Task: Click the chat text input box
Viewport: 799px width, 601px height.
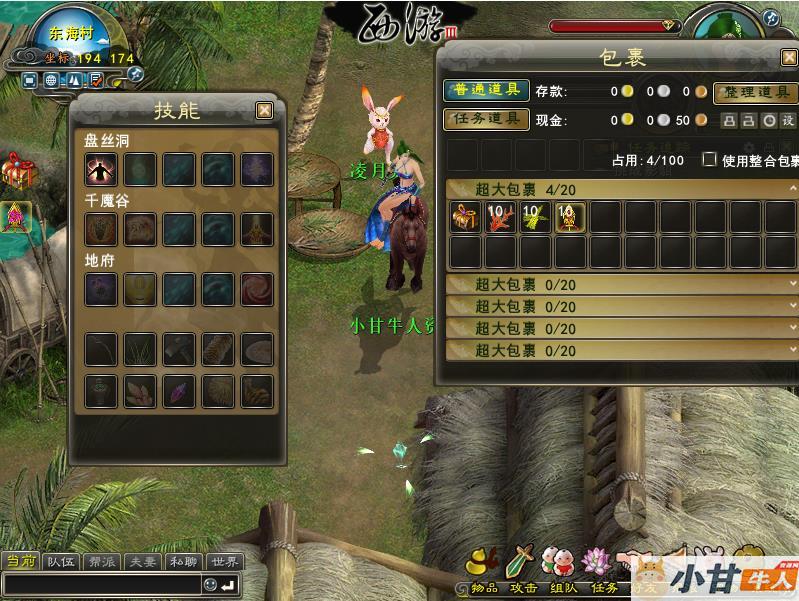Action: [100, 584]
